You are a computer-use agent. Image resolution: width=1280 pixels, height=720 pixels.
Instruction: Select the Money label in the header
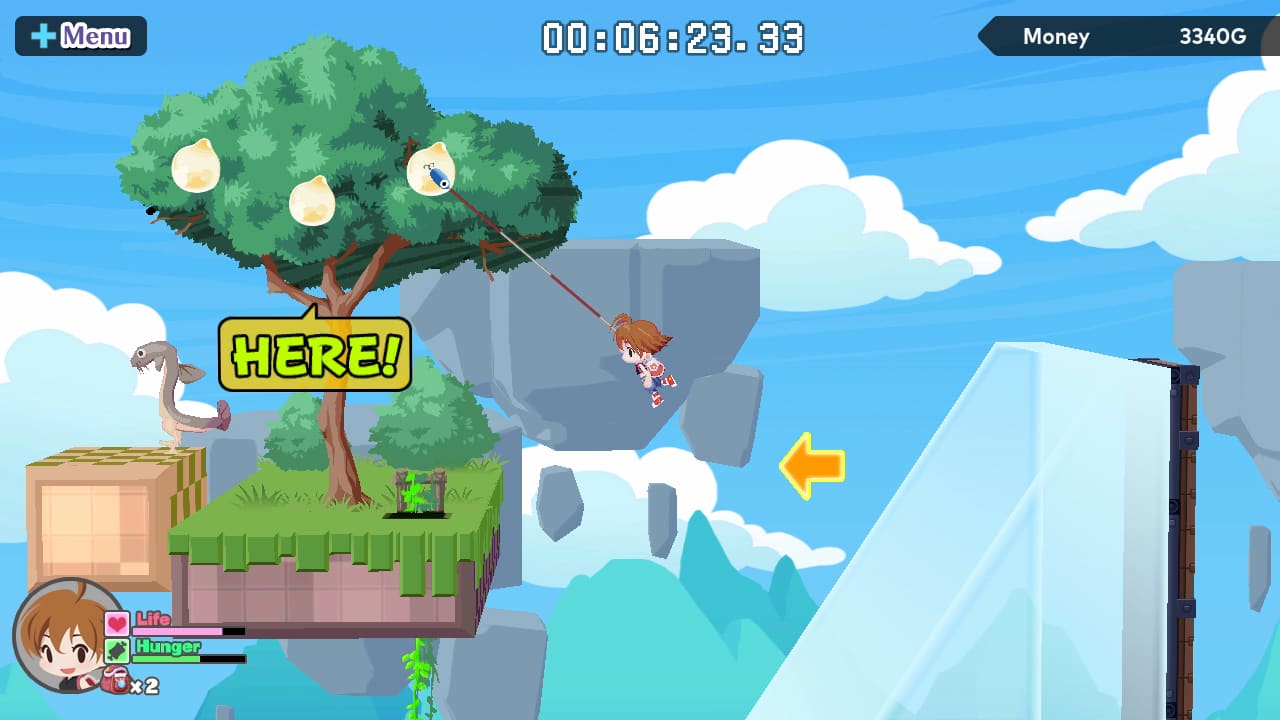pyautogui.click(x=1056, y=37)
